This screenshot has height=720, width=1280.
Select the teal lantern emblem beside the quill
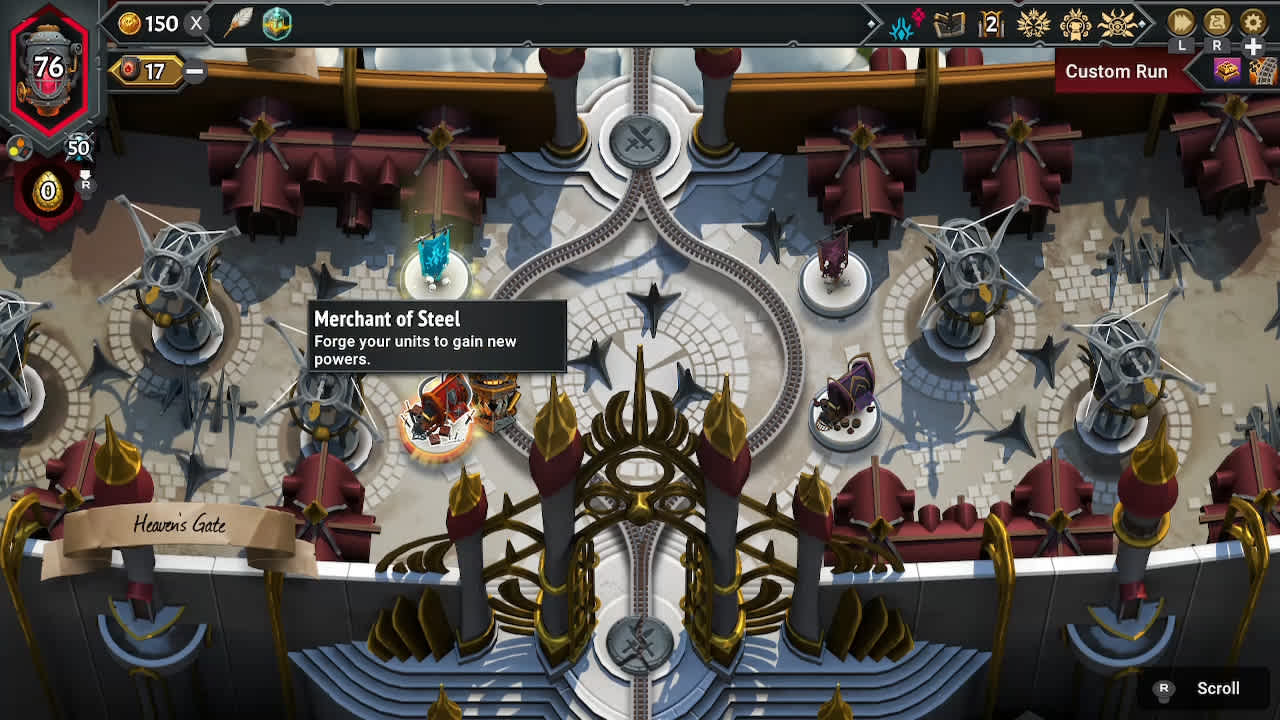277,23
